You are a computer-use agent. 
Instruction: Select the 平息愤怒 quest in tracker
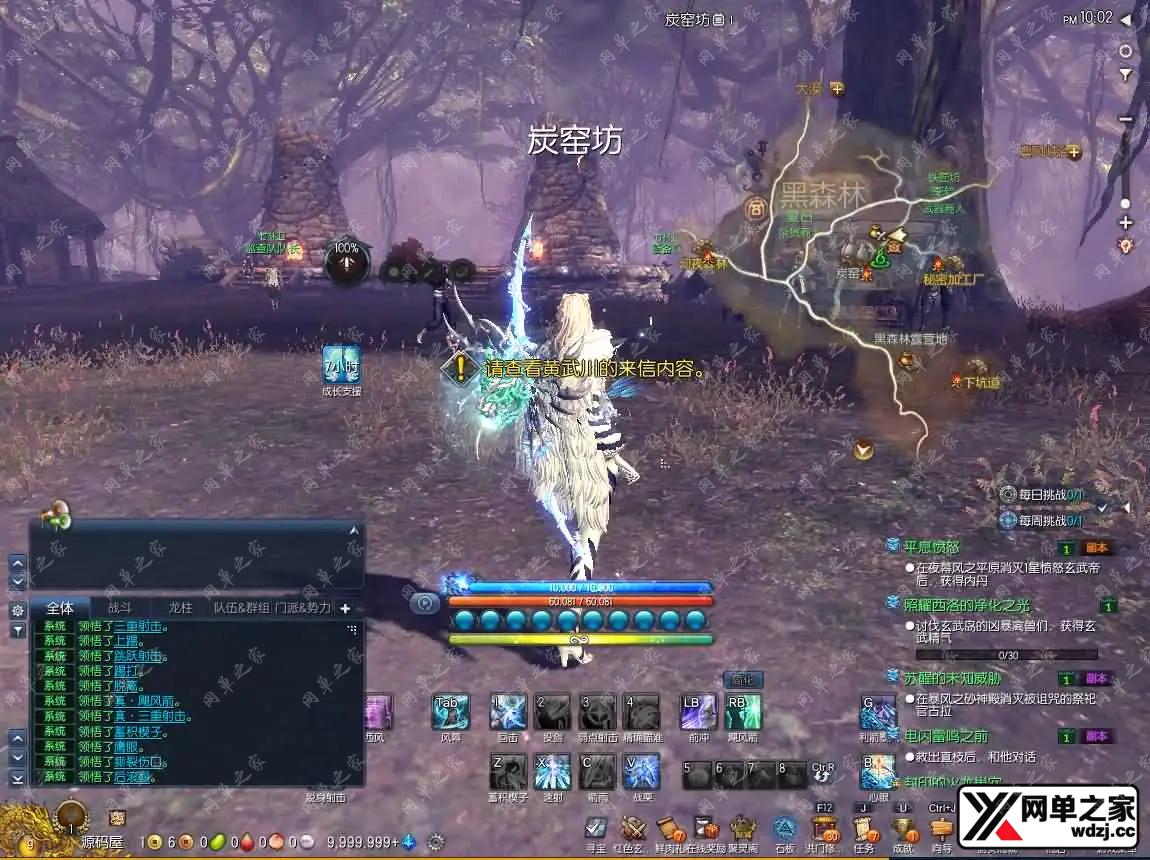click(932, 547)
